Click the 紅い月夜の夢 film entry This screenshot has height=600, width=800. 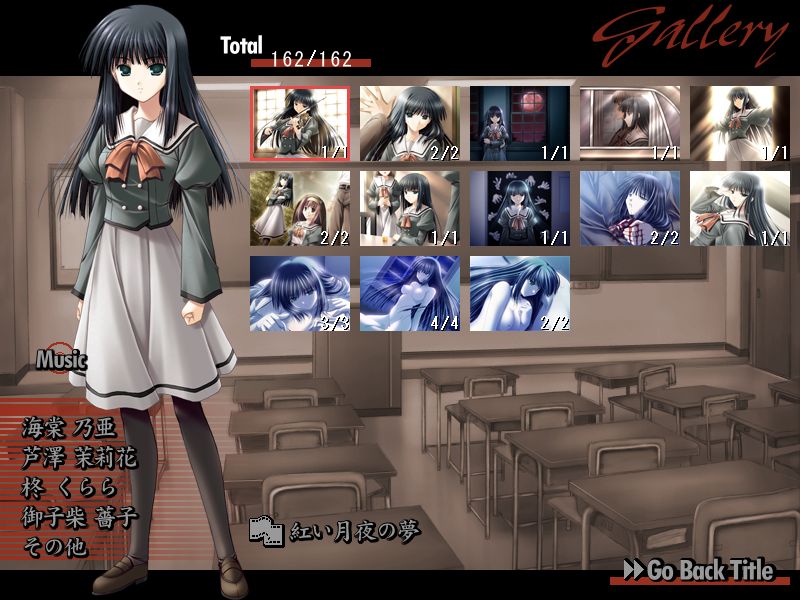[335, 530]
